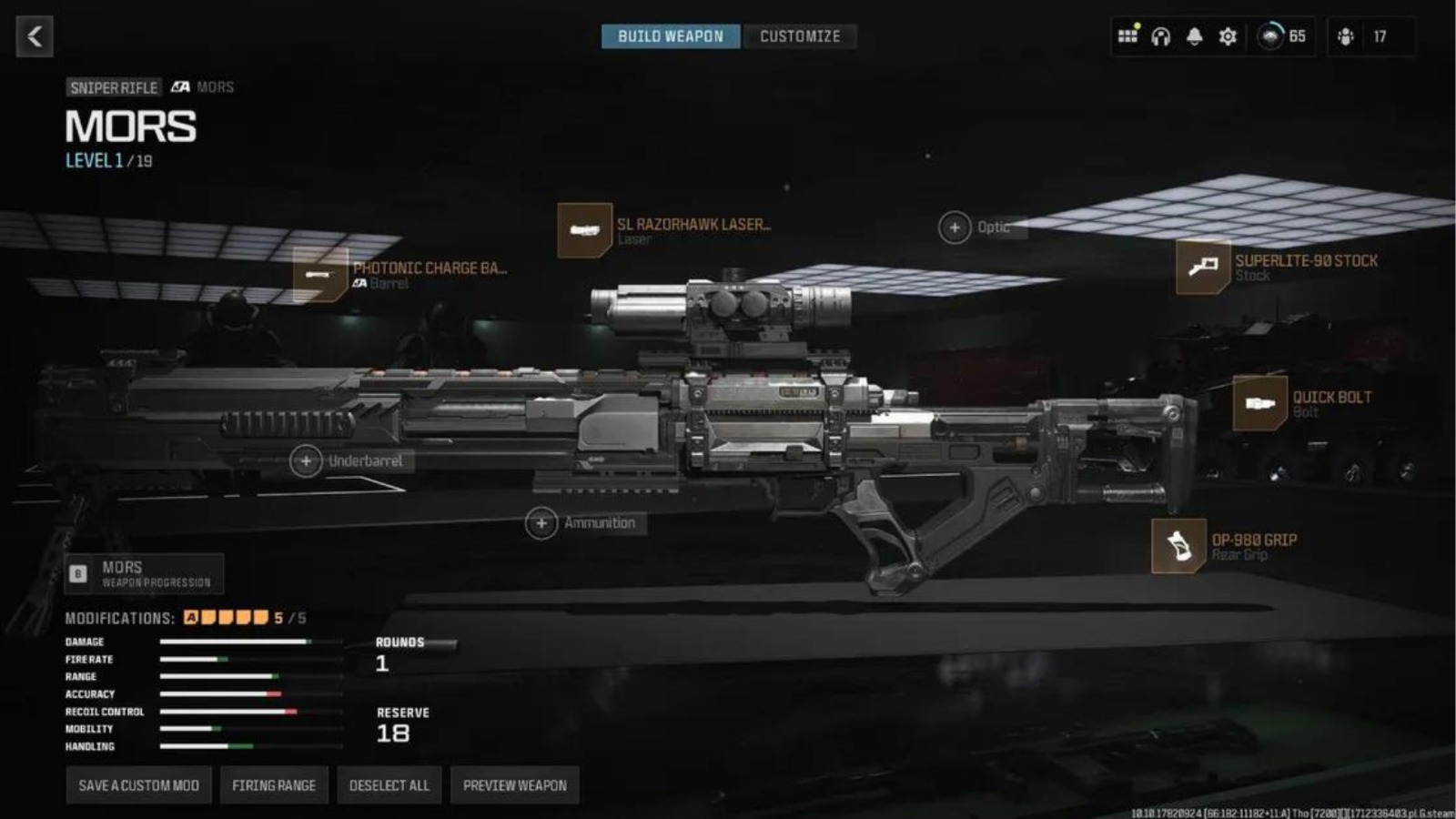
Task: Open the SL Razorhawk Laser attachment slot
Action: click(x=585, y=229)
